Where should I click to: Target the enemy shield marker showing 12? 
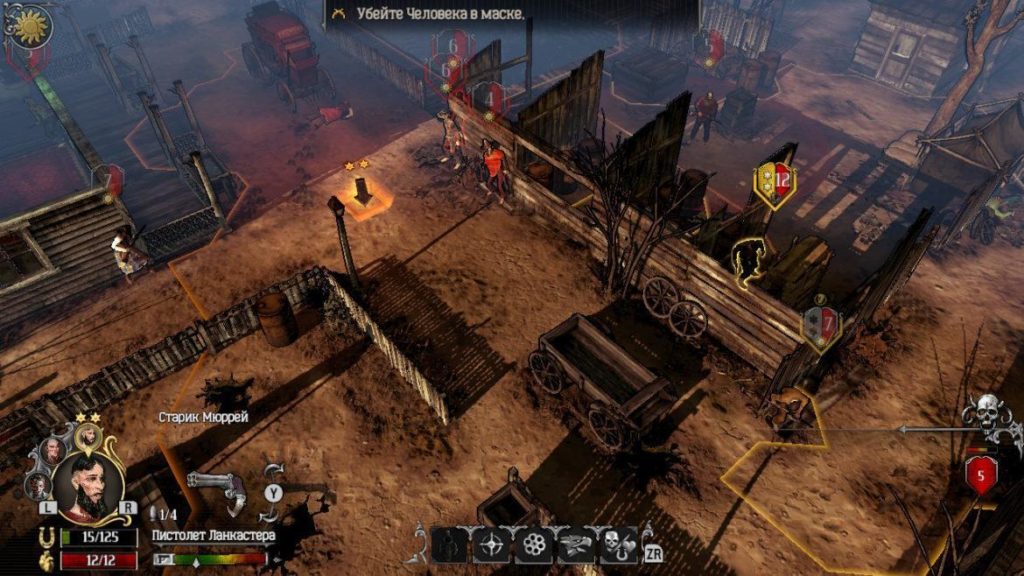[x=774, y=182]
